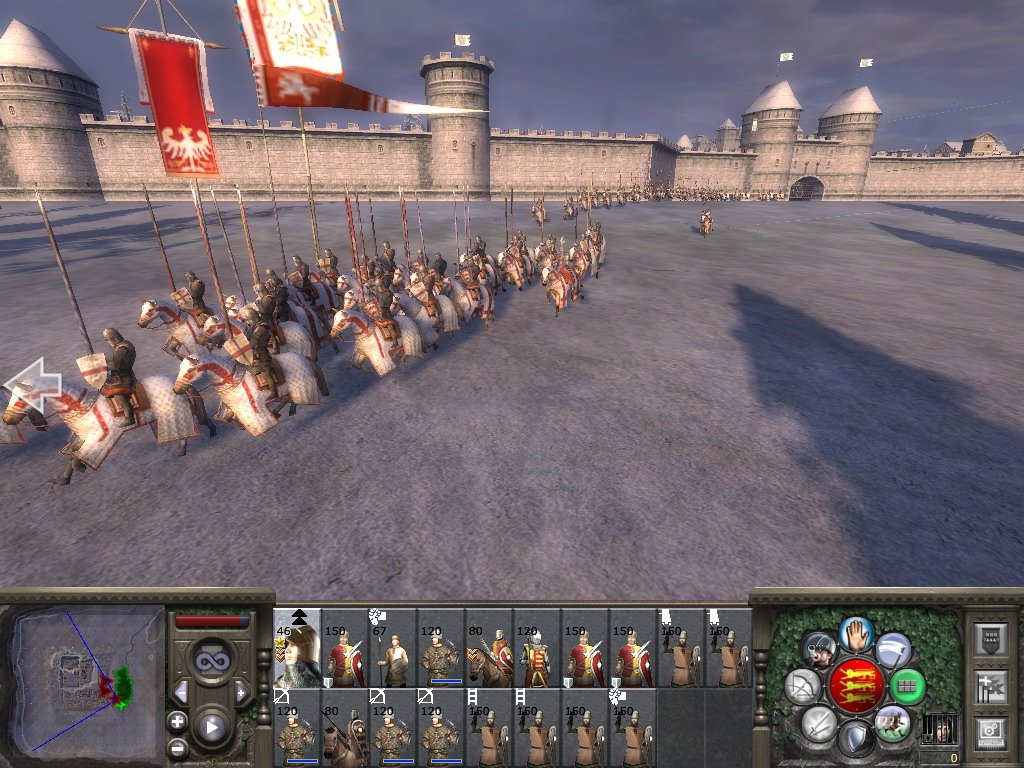Select the general's bodyguard unit card
Image resolution: width=1024 pixels, height=768 pixels.
point(297,649)
